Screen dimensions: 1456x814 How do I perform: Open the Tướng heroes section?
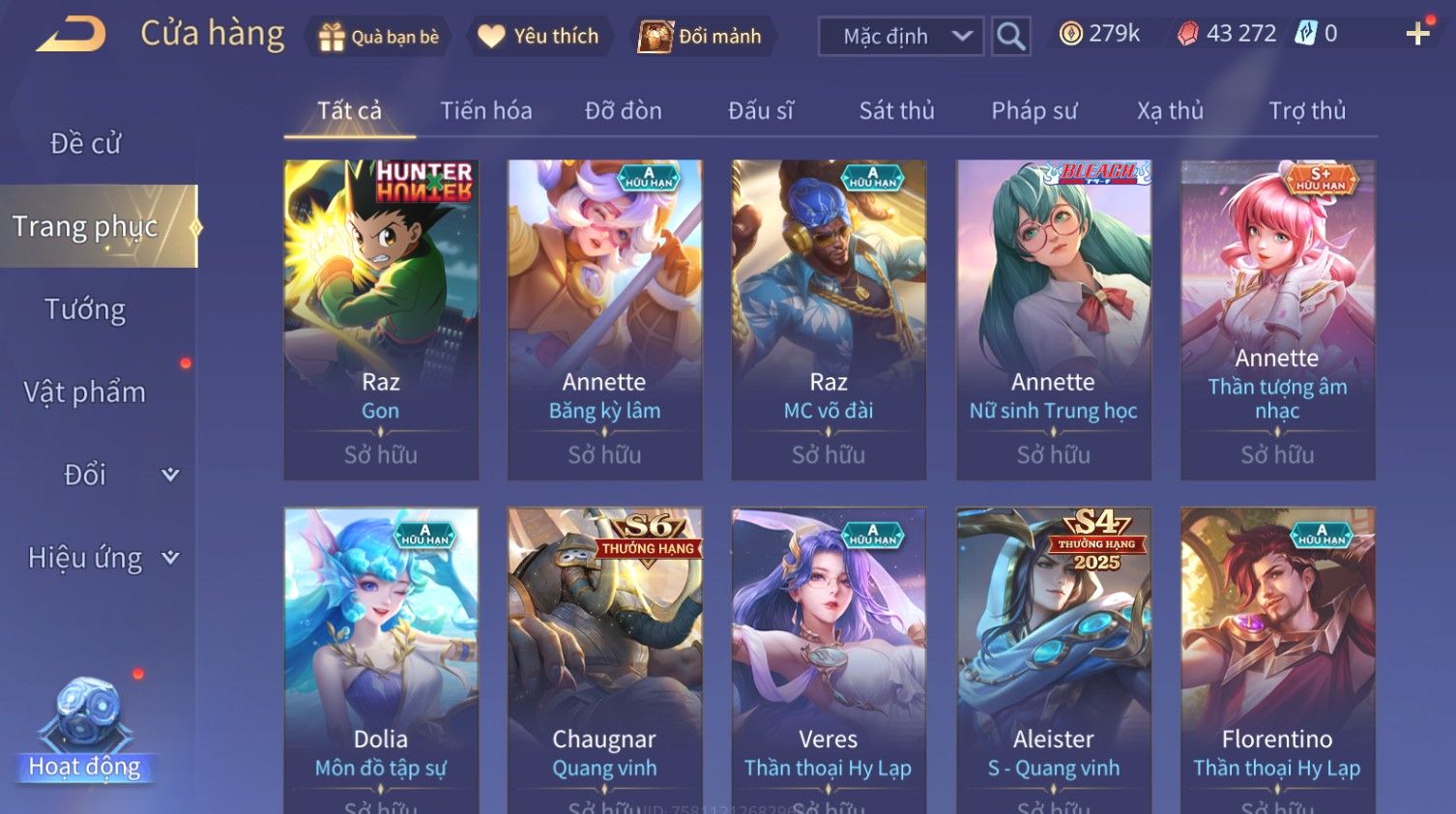pos(85,309)
